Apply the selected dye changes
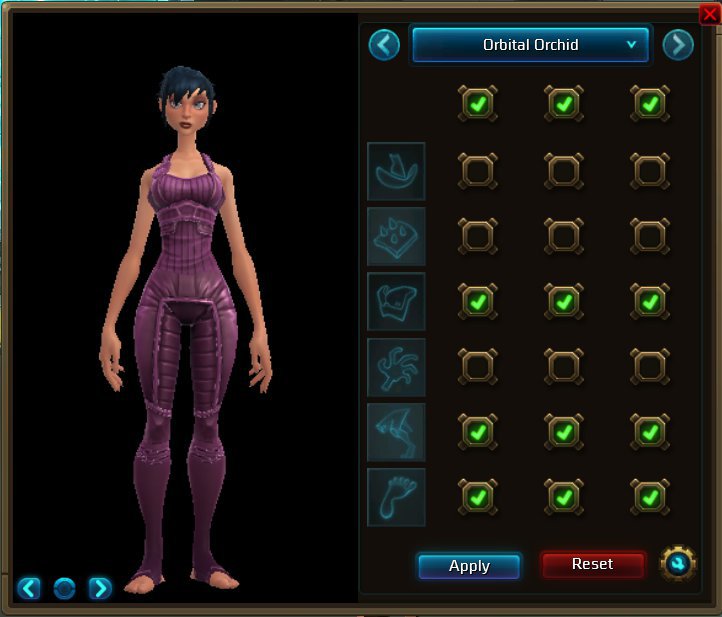The image size is (722, 617). [x=469, y=566]
